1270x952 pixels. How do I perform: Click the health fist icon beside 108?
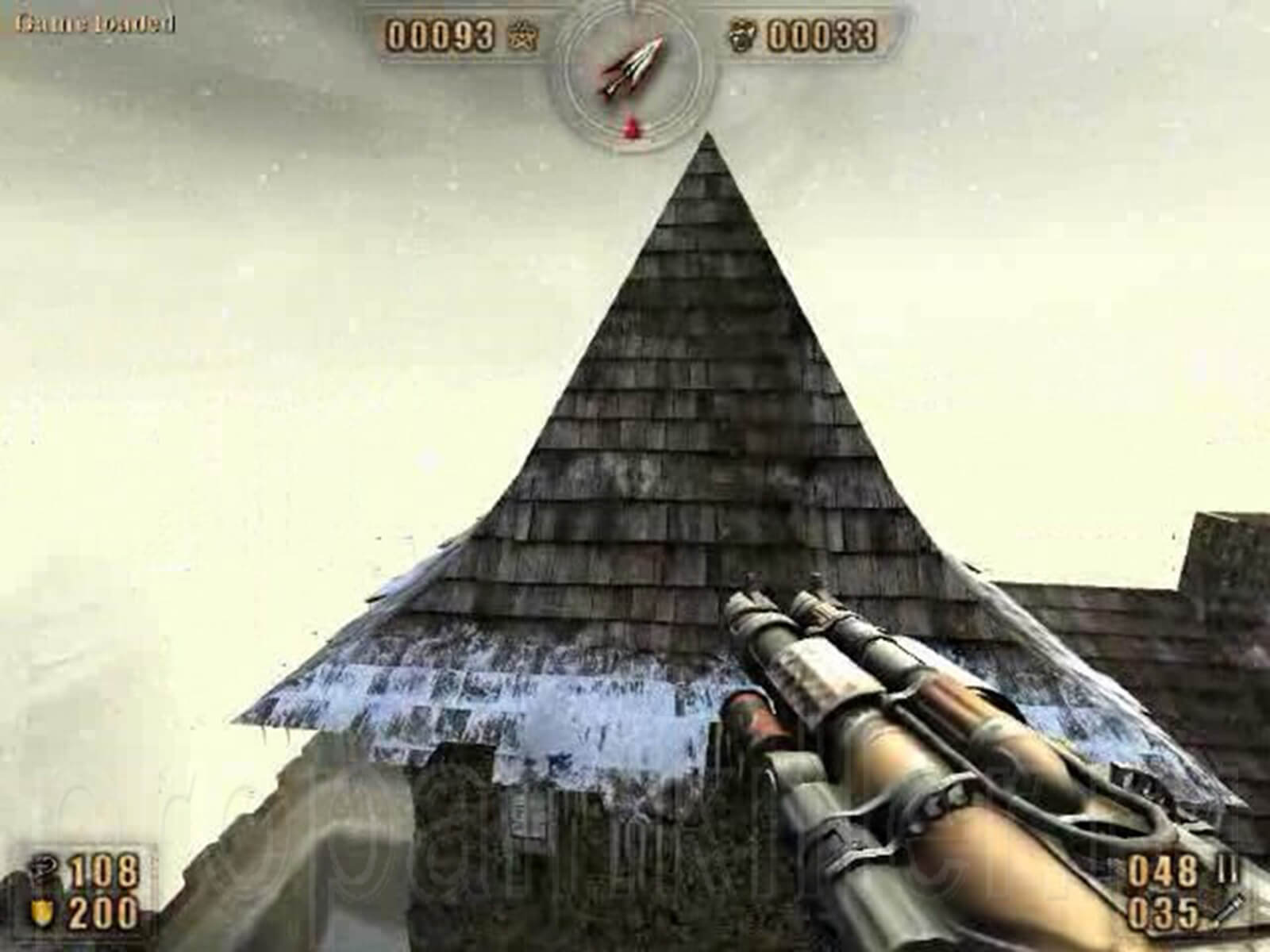click(x=44, y=869)
